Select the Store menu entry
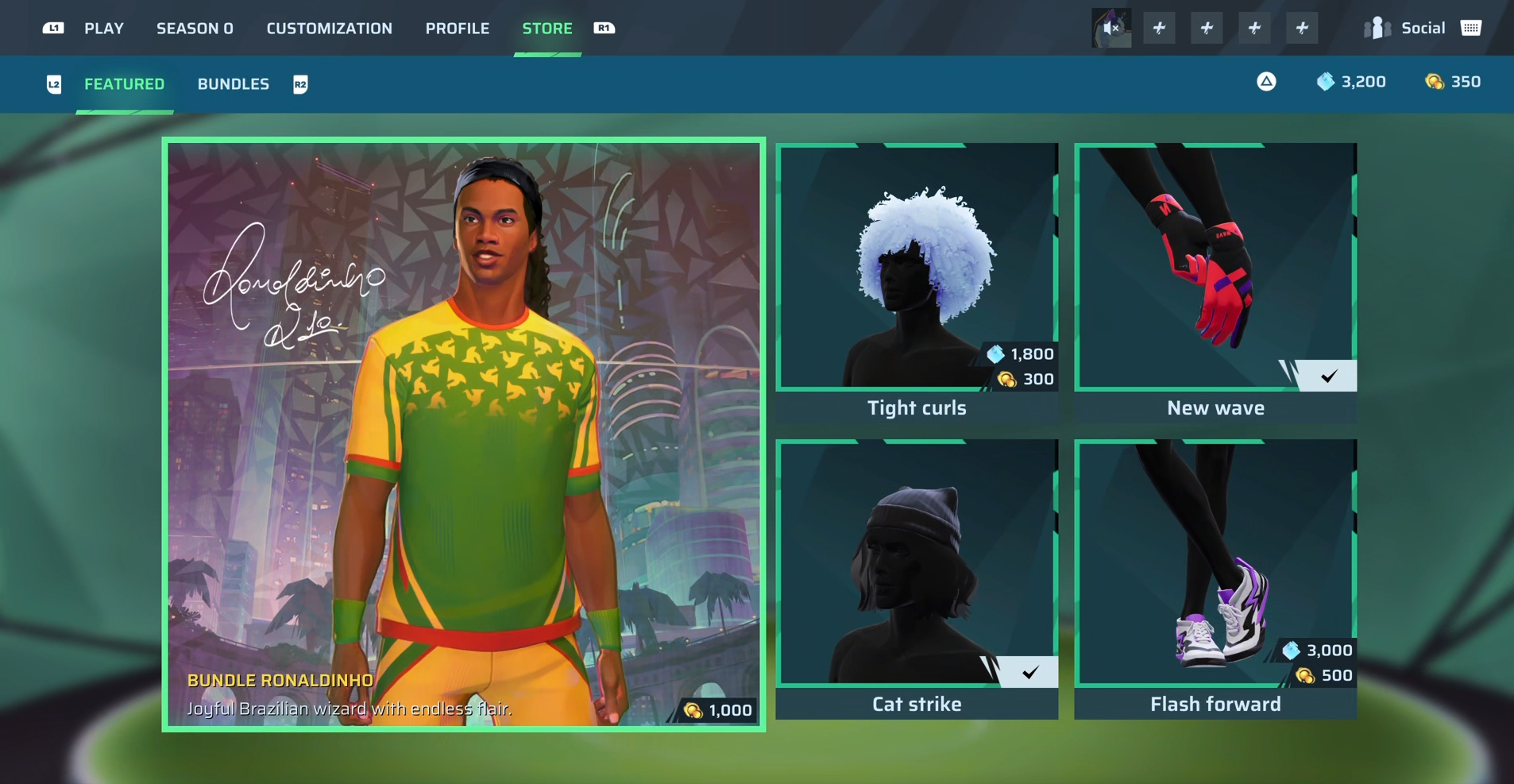Viewport: 1514px width, 784px height. pyautogui.click(x=547, y=29)
